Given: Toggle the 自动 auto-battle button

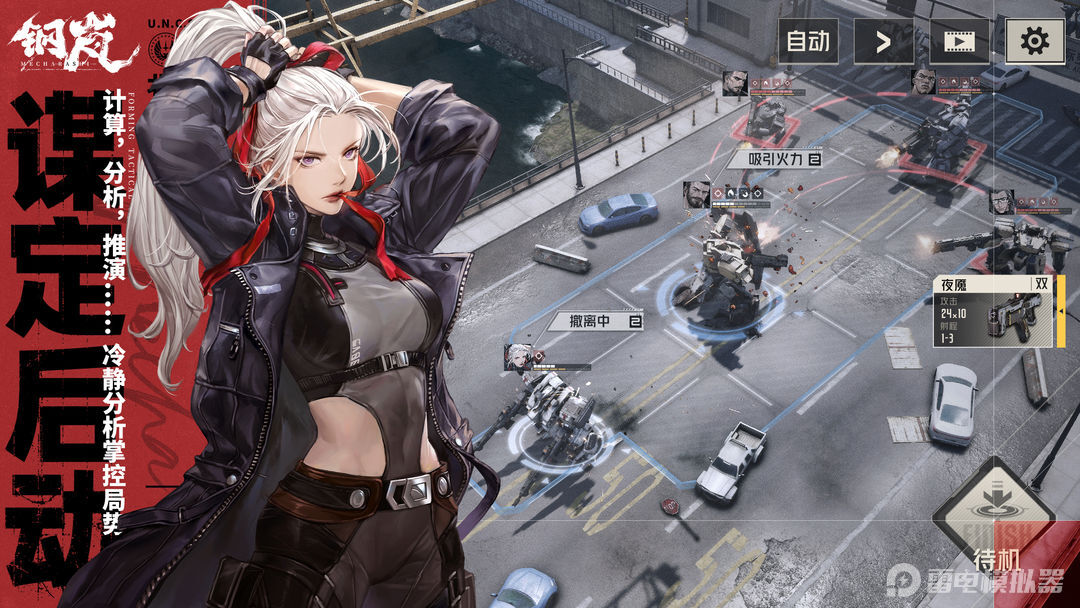Looking at the screenshot, I should [x=808, y=41].
